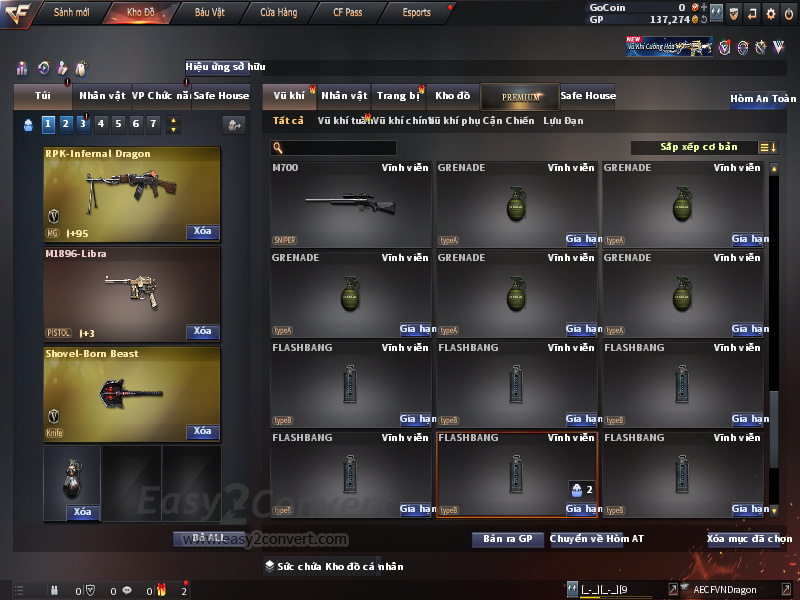800x600 pixels.
Task: Click the Hòm An Toàn button
Action: [763, 99]
